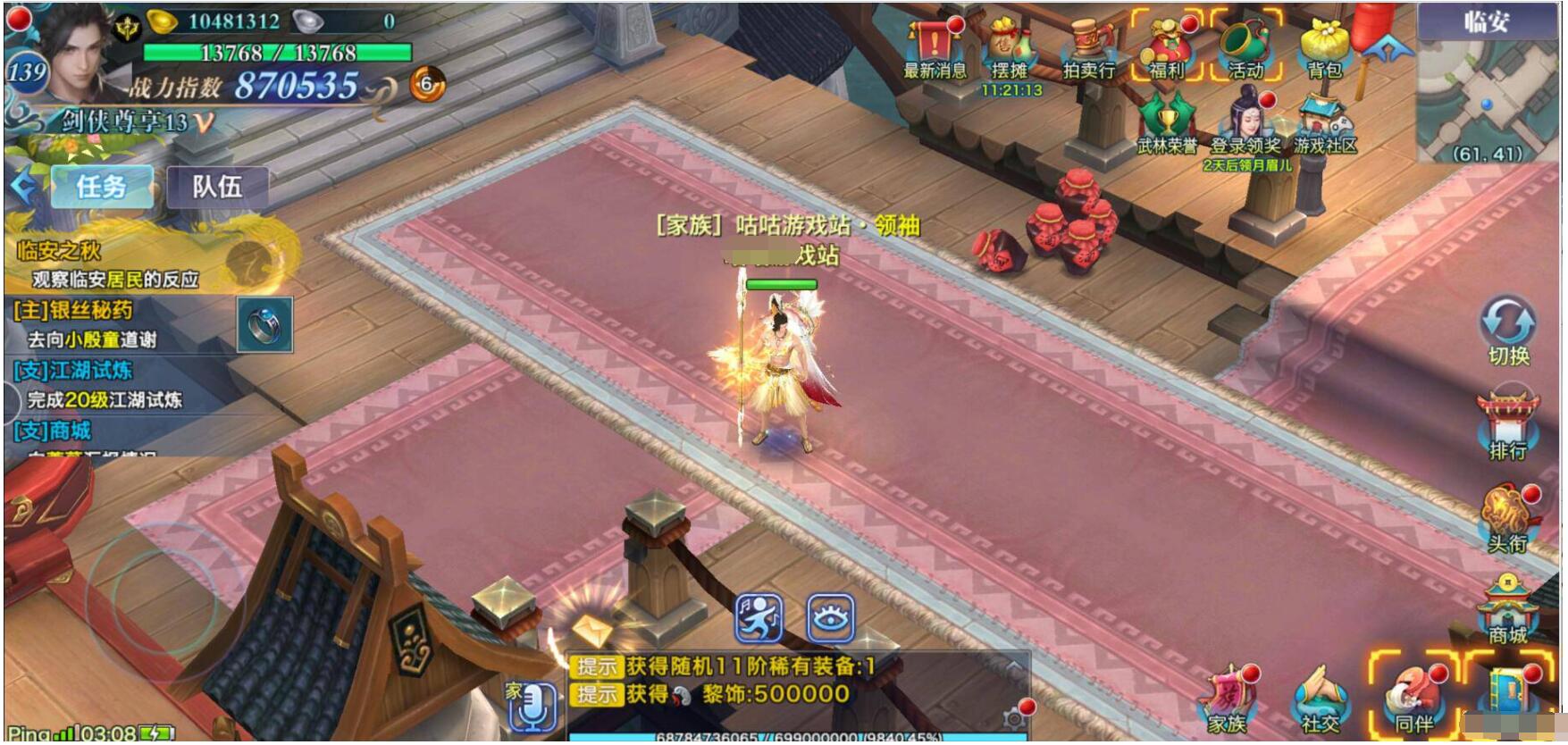This screenshot has width=1568, height=745.
Task: Open the 临安 minimap
Action: pyautogui.click(x=1488, y=89)
